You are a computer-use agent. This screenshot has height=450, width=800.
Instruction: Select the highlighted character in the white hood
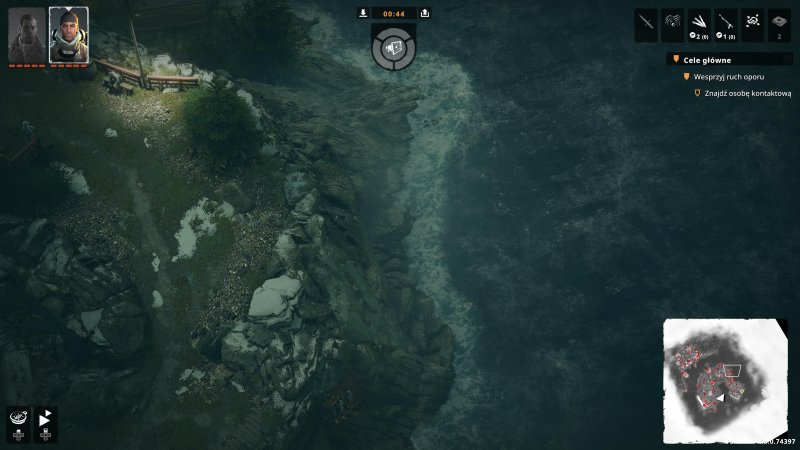click(x=68, y=35)
